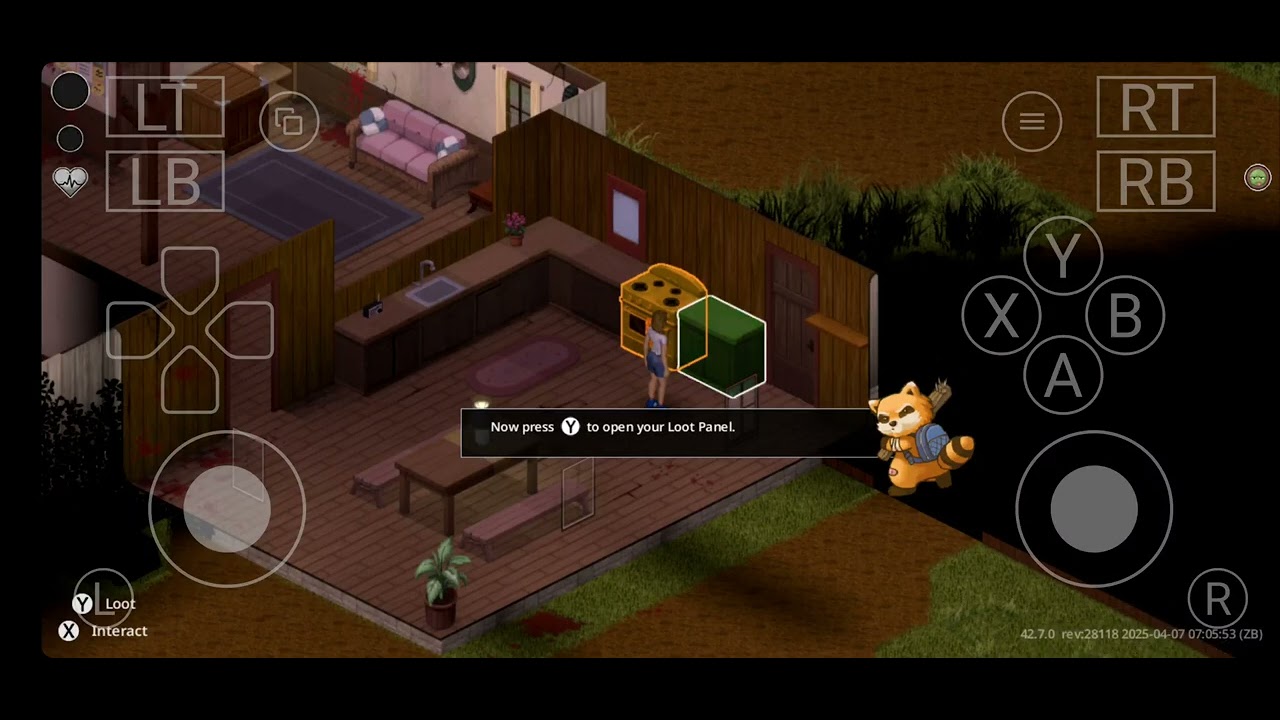
Task: Tap the RT trigger touch button
Action: pos(1156,106)
